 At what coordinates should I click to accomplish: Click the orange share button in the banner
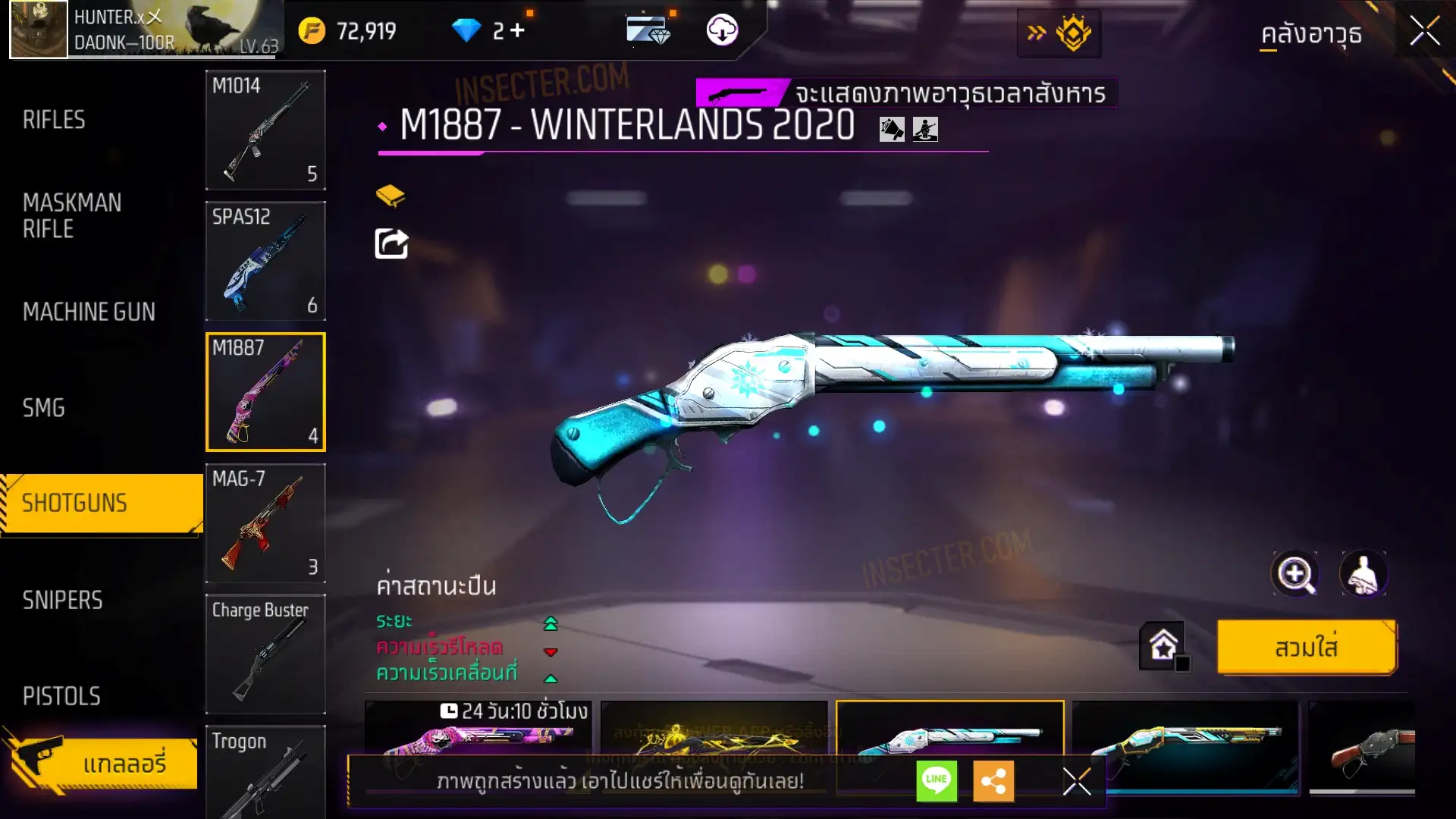(993, 780)
